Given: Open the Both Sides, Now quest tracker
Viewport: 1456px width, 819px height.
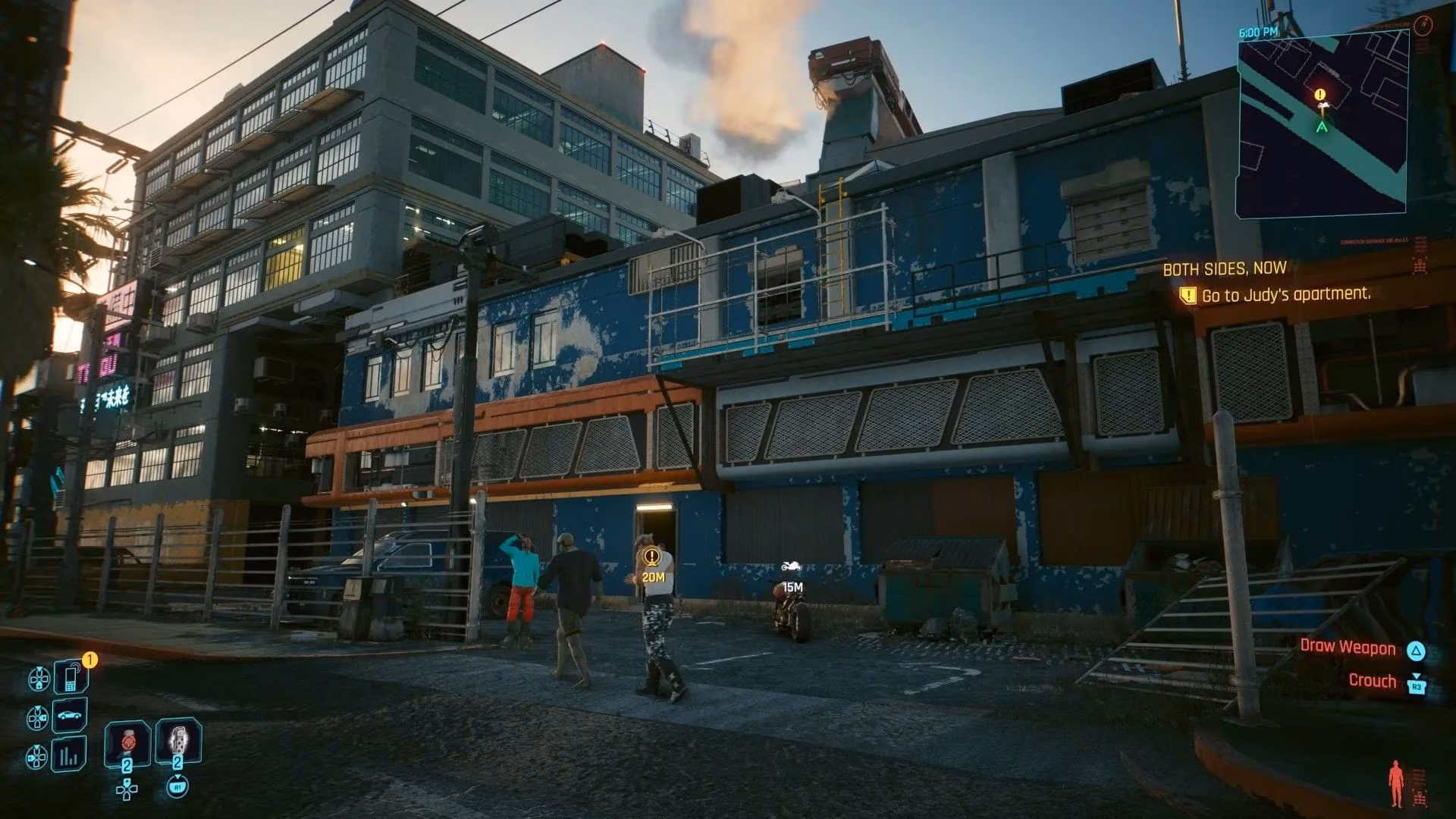Looking at the screenshot, I should pos(1225,268).
